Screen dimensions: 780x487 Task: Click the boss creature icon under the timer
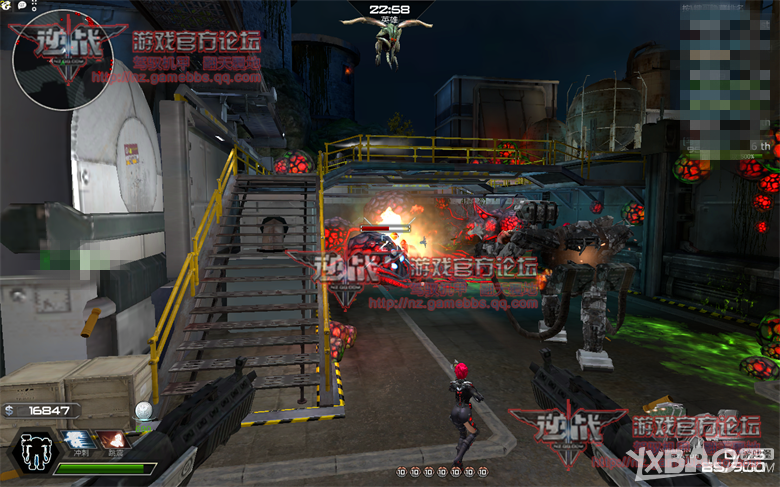(388, 41)
